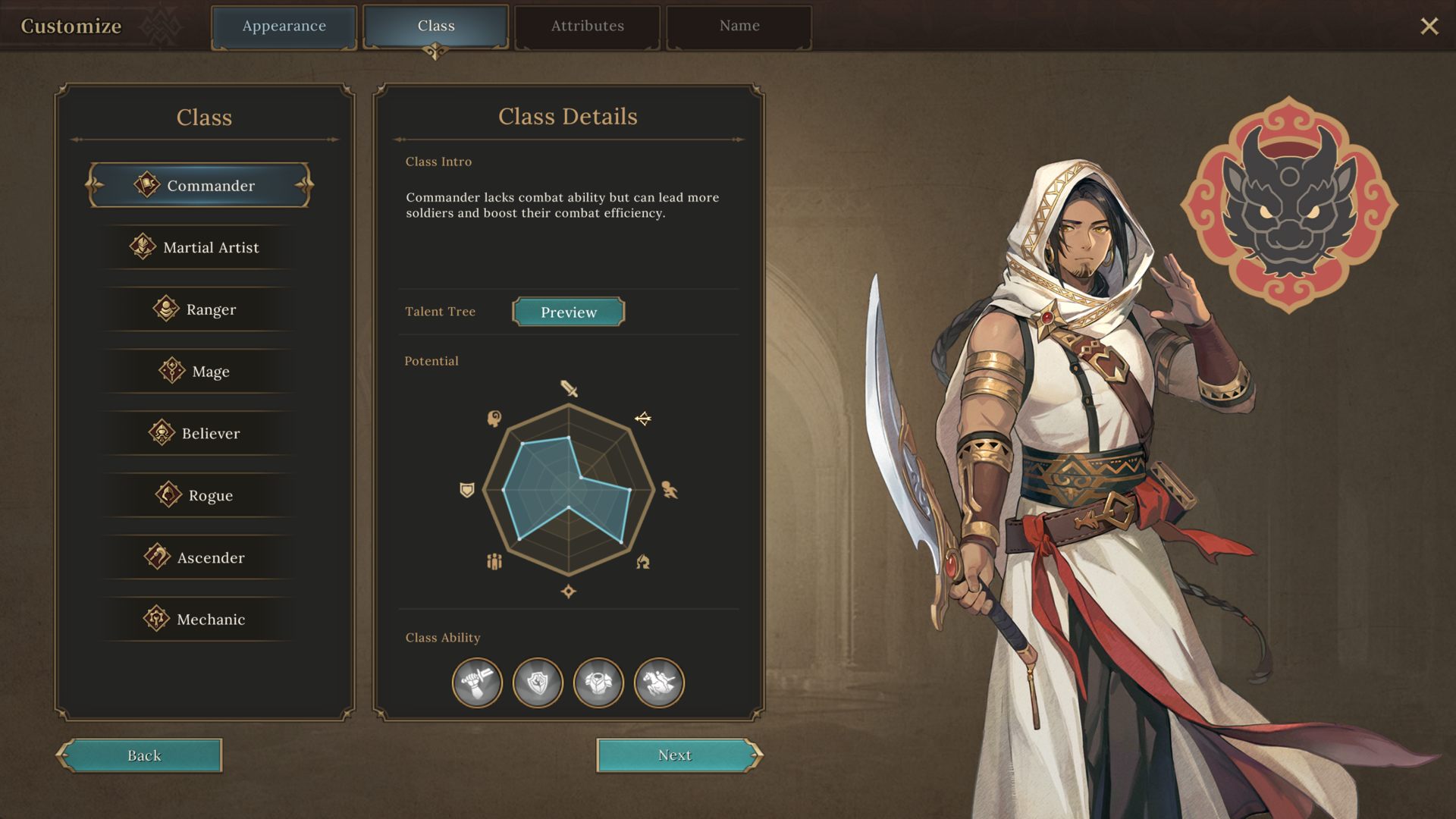Go to the Name tab
Viewport: 1456px width, 819px height.
[x=739, y=27]
